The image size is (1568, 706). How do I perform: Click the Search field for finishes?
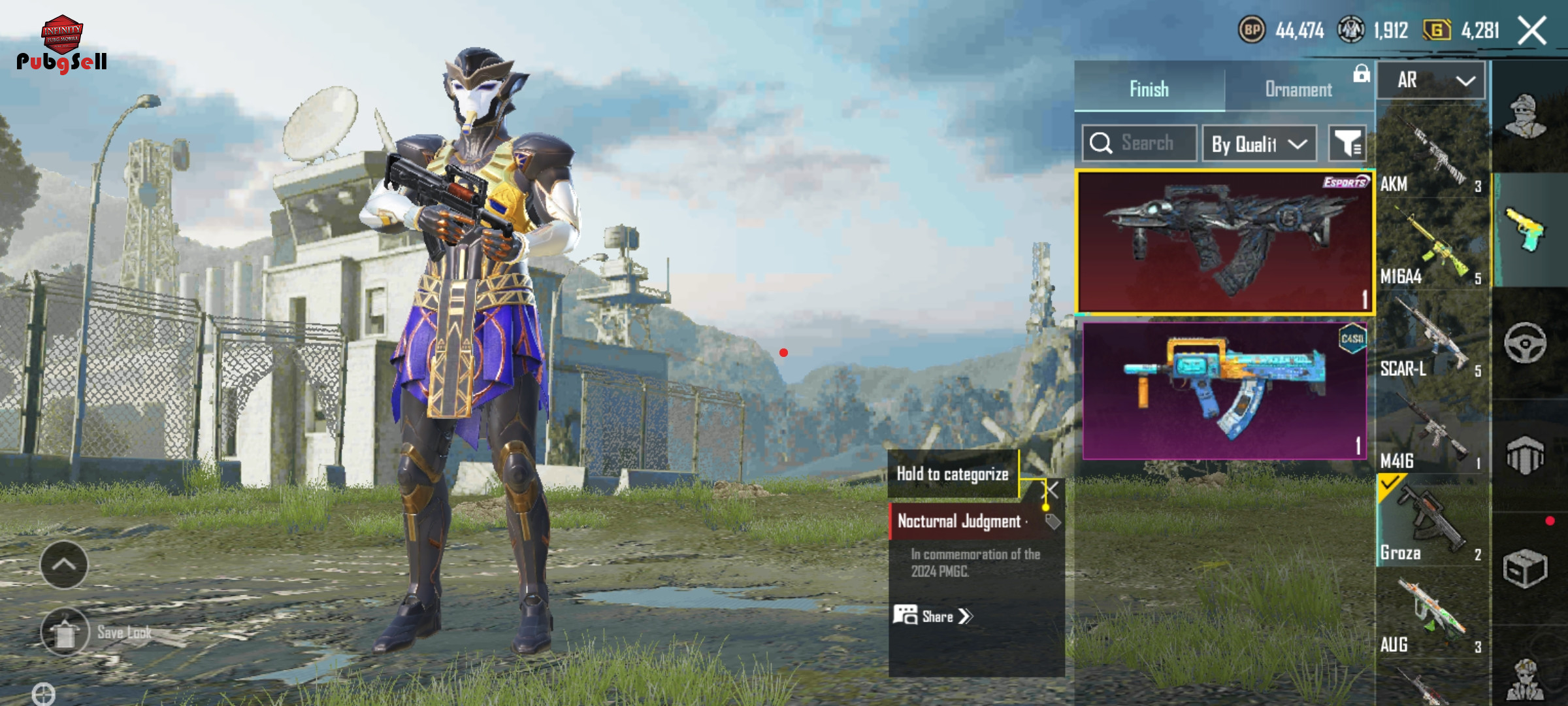(1140, 143)
